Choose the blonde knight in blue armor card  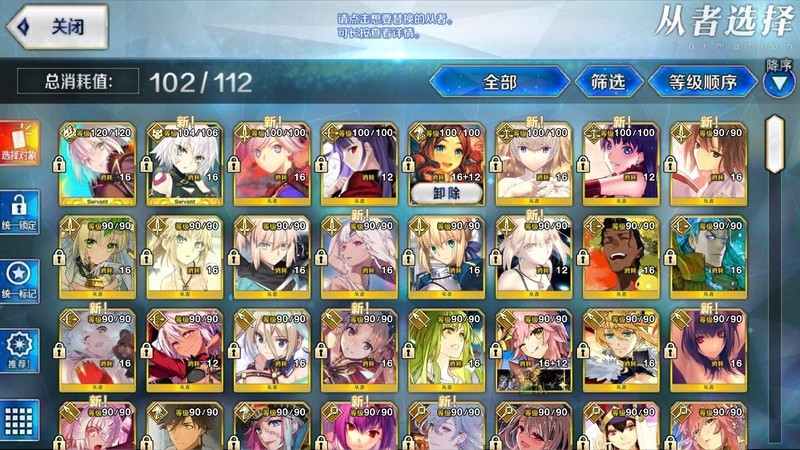[446, 257]
